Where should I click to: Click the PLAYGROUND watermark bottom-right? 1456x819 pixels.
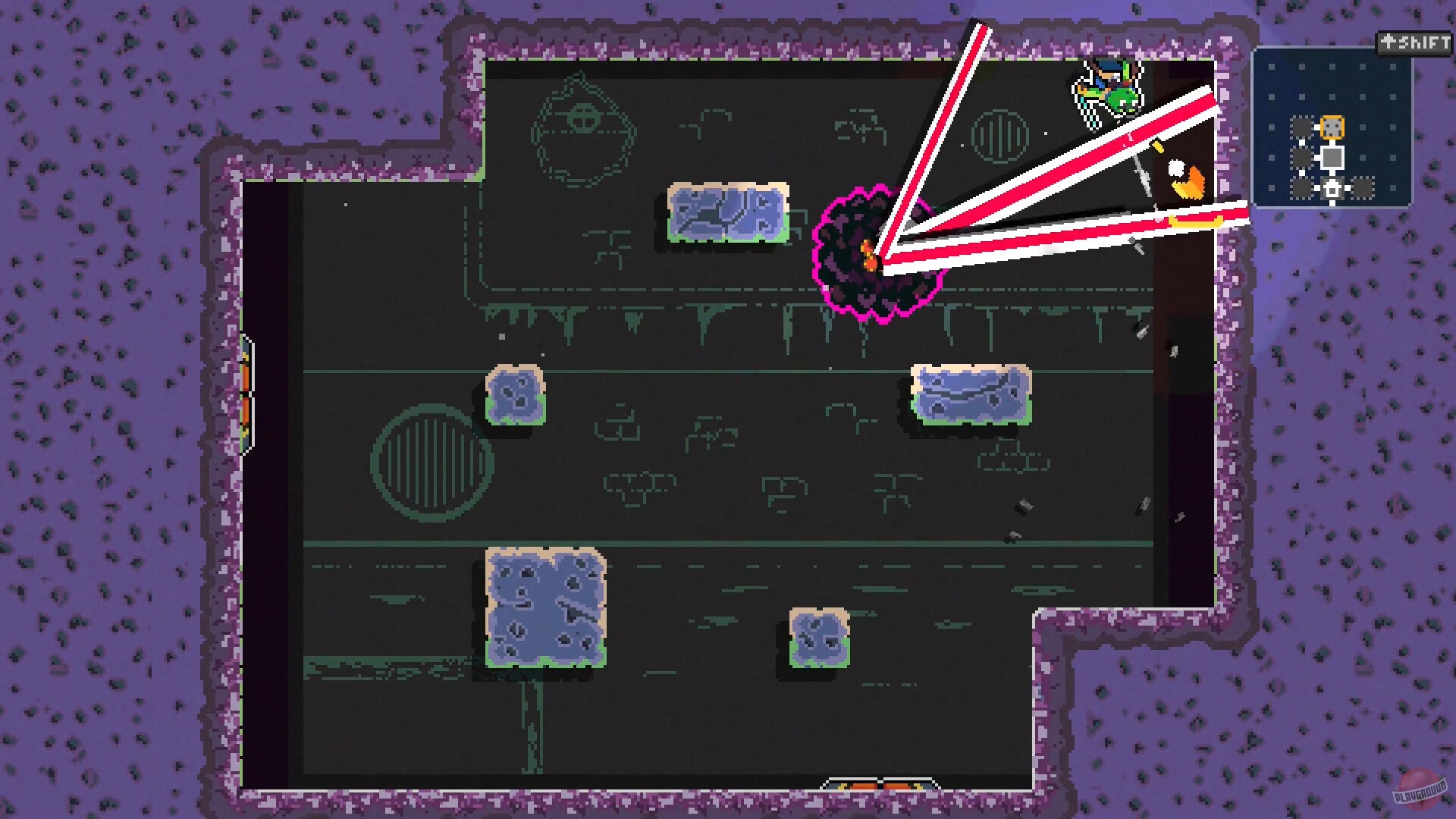[x=1421, y=790]
